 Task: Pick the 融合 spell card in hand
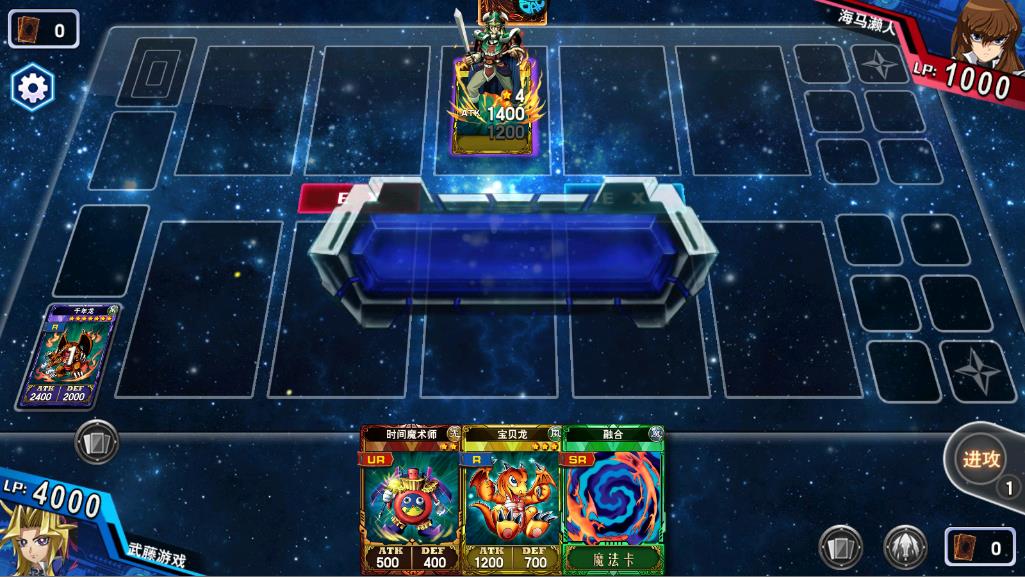click(x=613, y=500)
